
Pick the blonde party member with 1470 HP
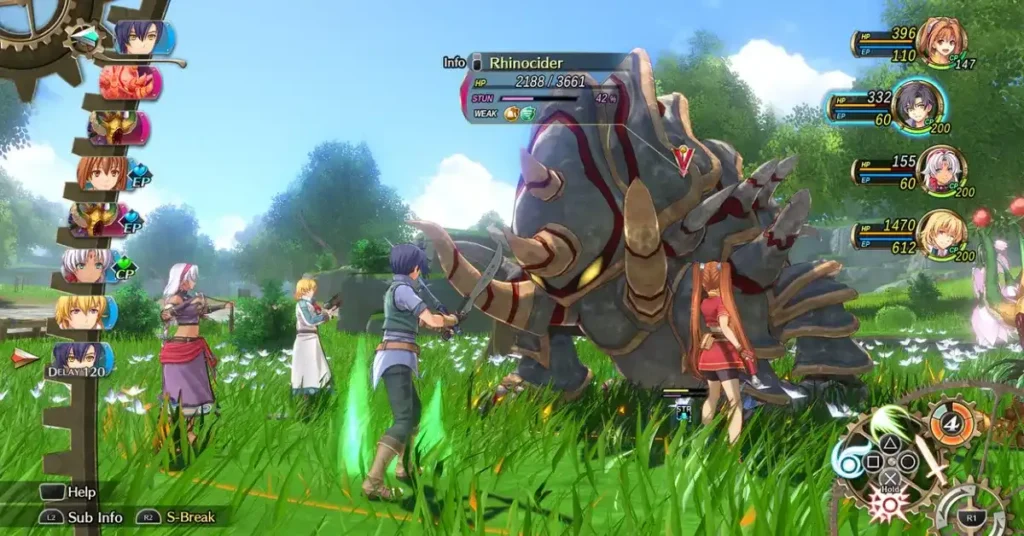tap(940, 233)
